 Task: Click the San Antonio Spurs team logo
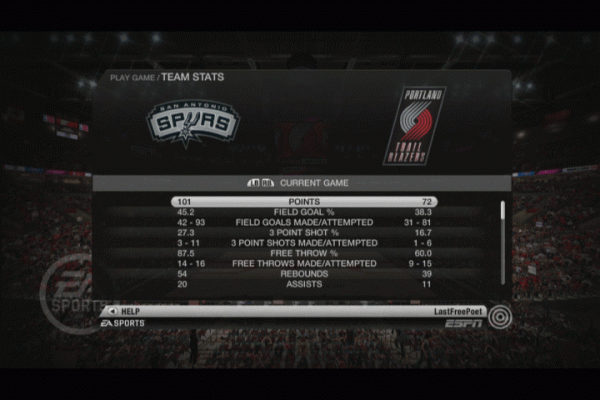point(194,122)
